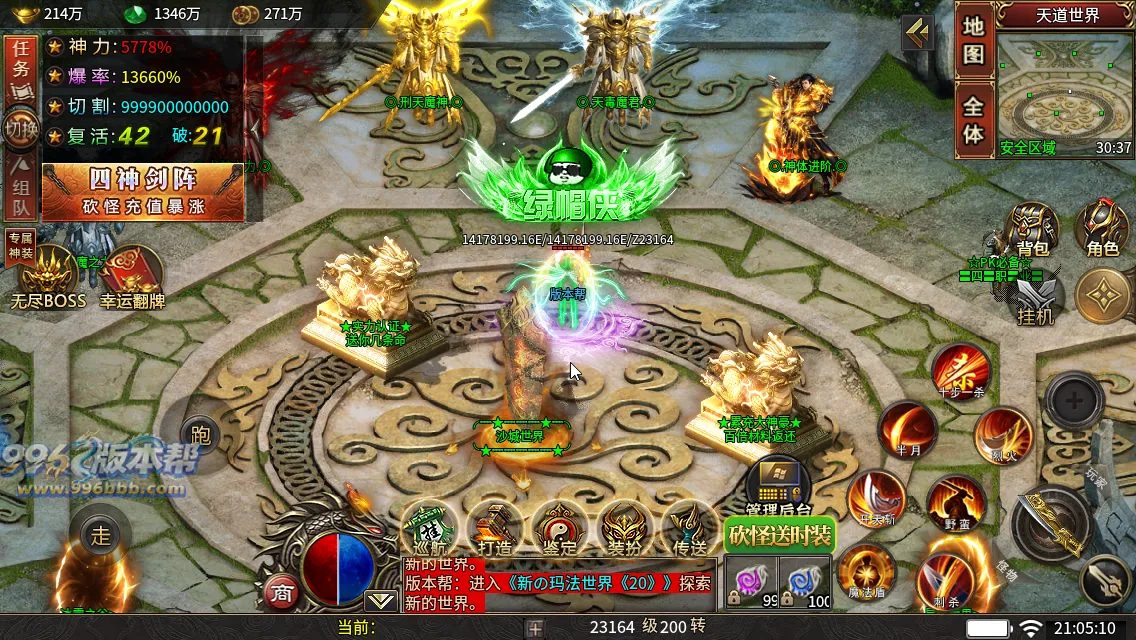Open the 打造 forging menu

click(494, 527)
